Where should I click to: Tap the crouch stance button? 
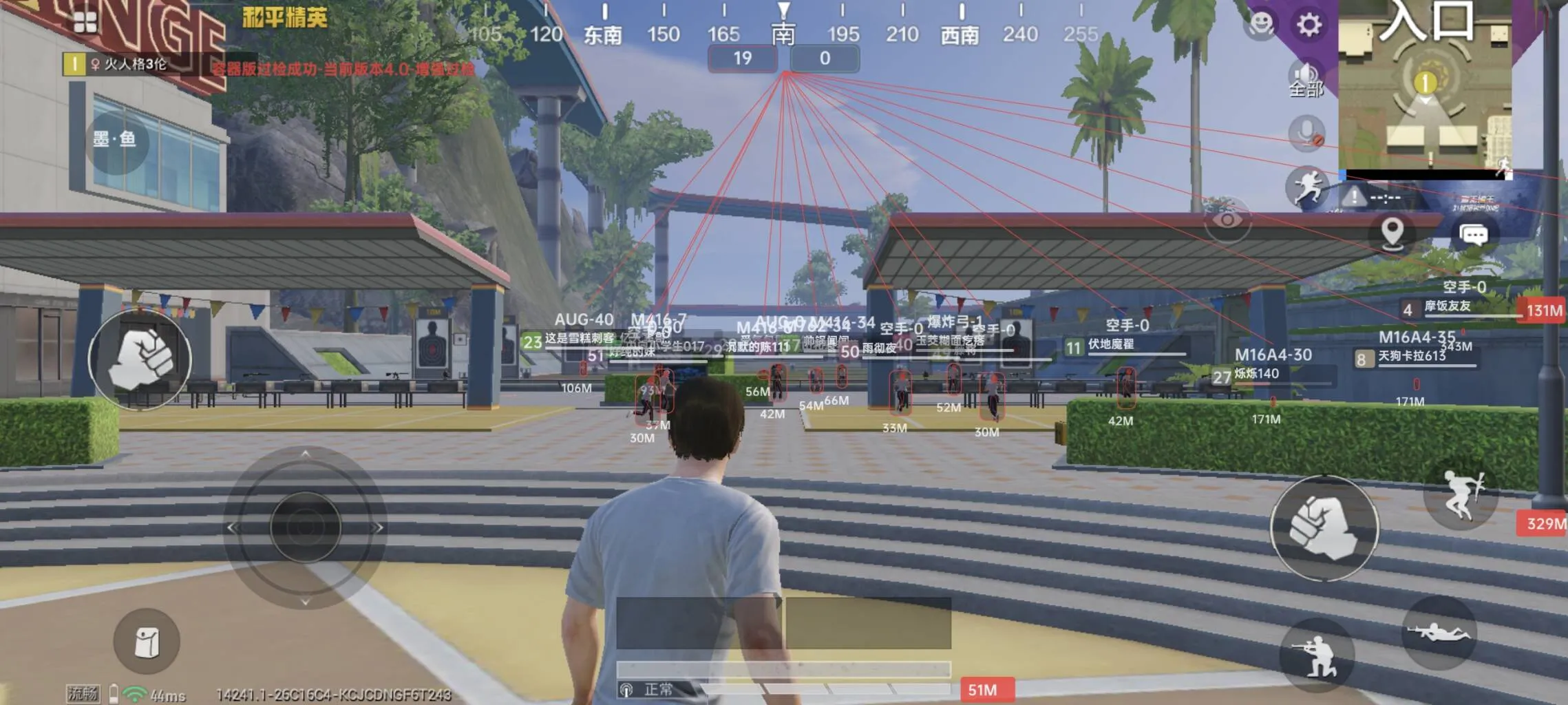1315,654
